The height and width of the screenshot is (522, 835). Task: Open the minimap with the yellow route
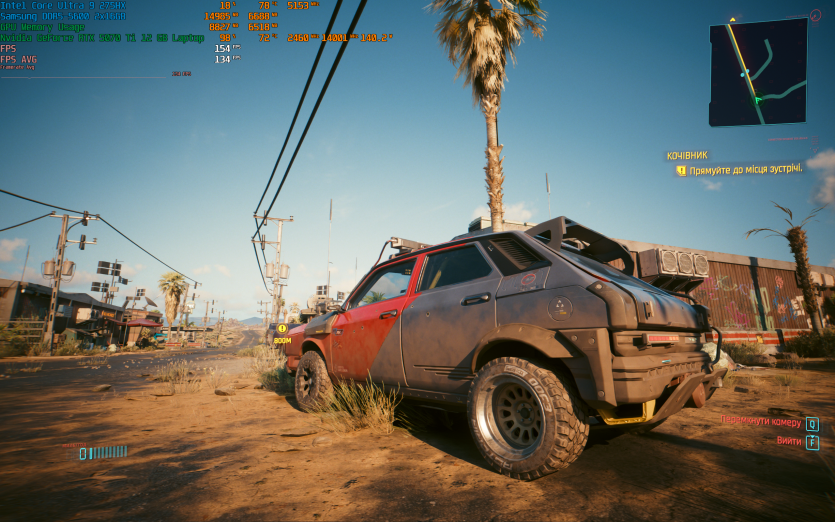click(758, 72)
